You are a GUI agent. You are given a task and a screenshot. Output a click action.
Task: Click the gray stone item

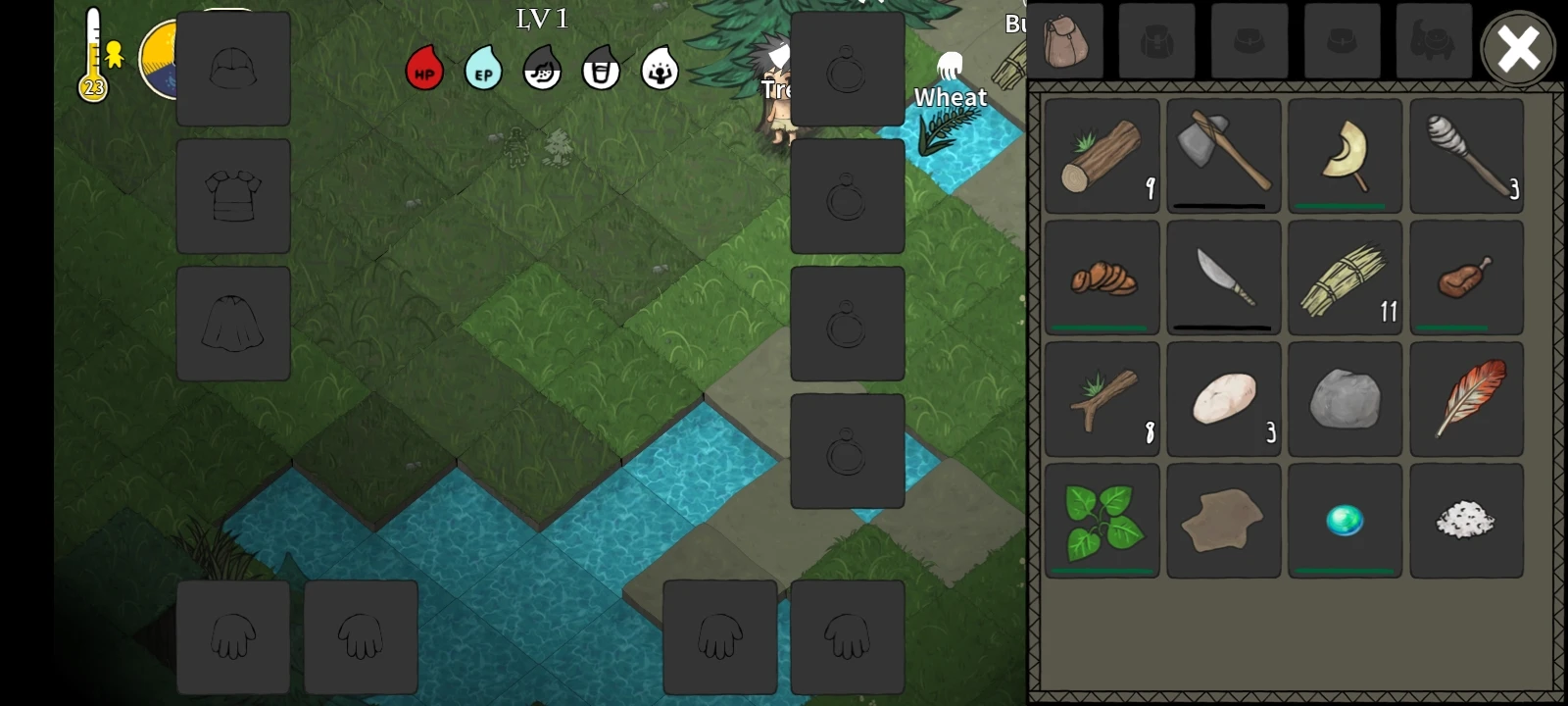pyautogui.click(x=1346, y=399)
